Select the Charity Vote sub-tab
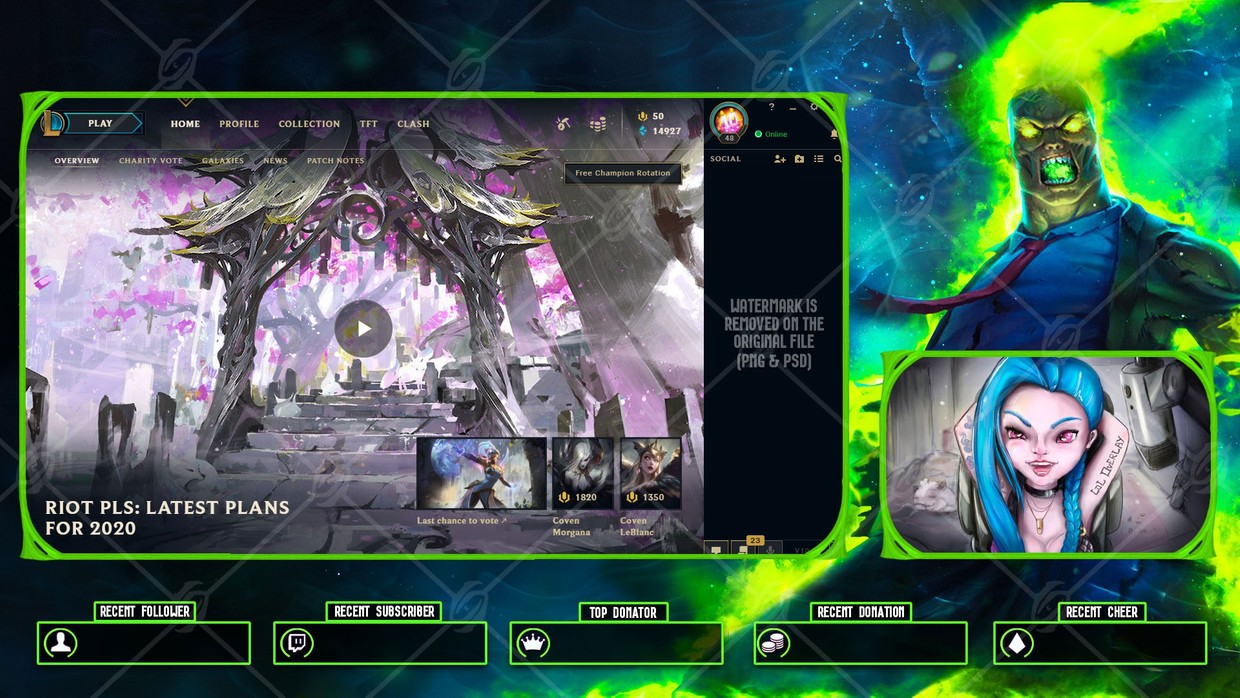The image size is (1240, 698). (x=151, y=161)
